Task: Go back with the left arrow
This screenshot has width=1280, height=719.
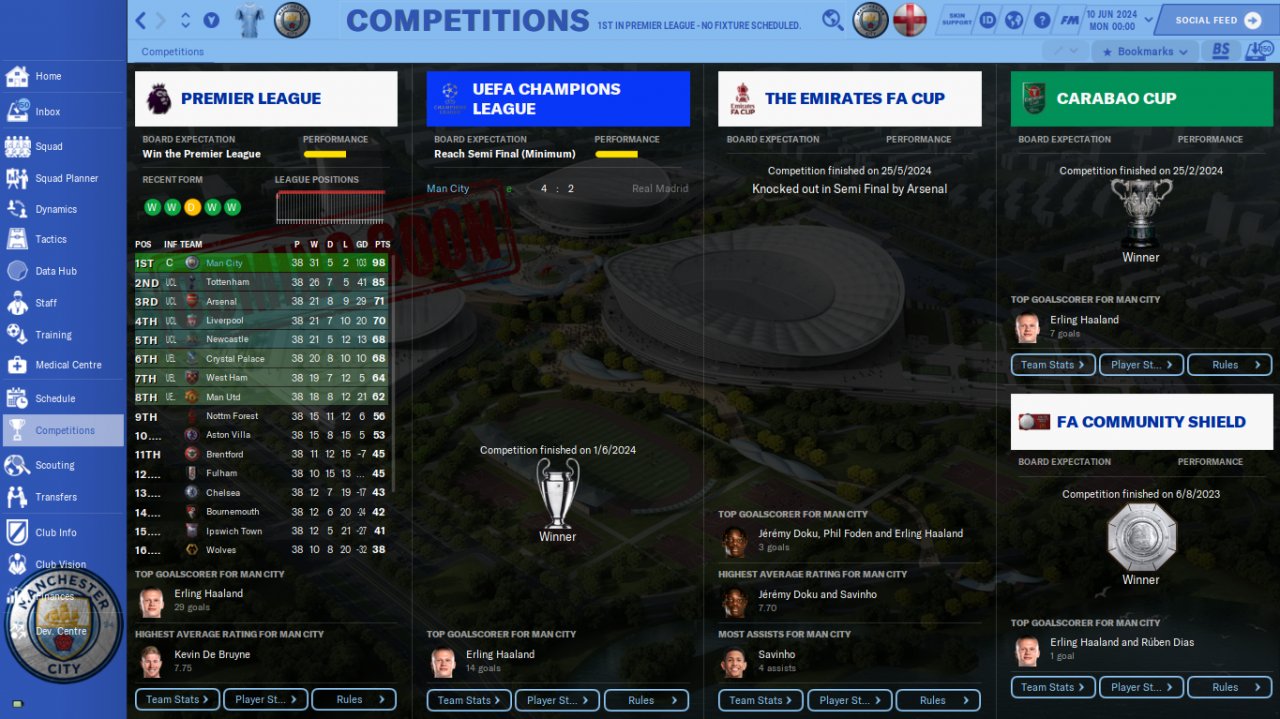Action: tap(141, 20)
